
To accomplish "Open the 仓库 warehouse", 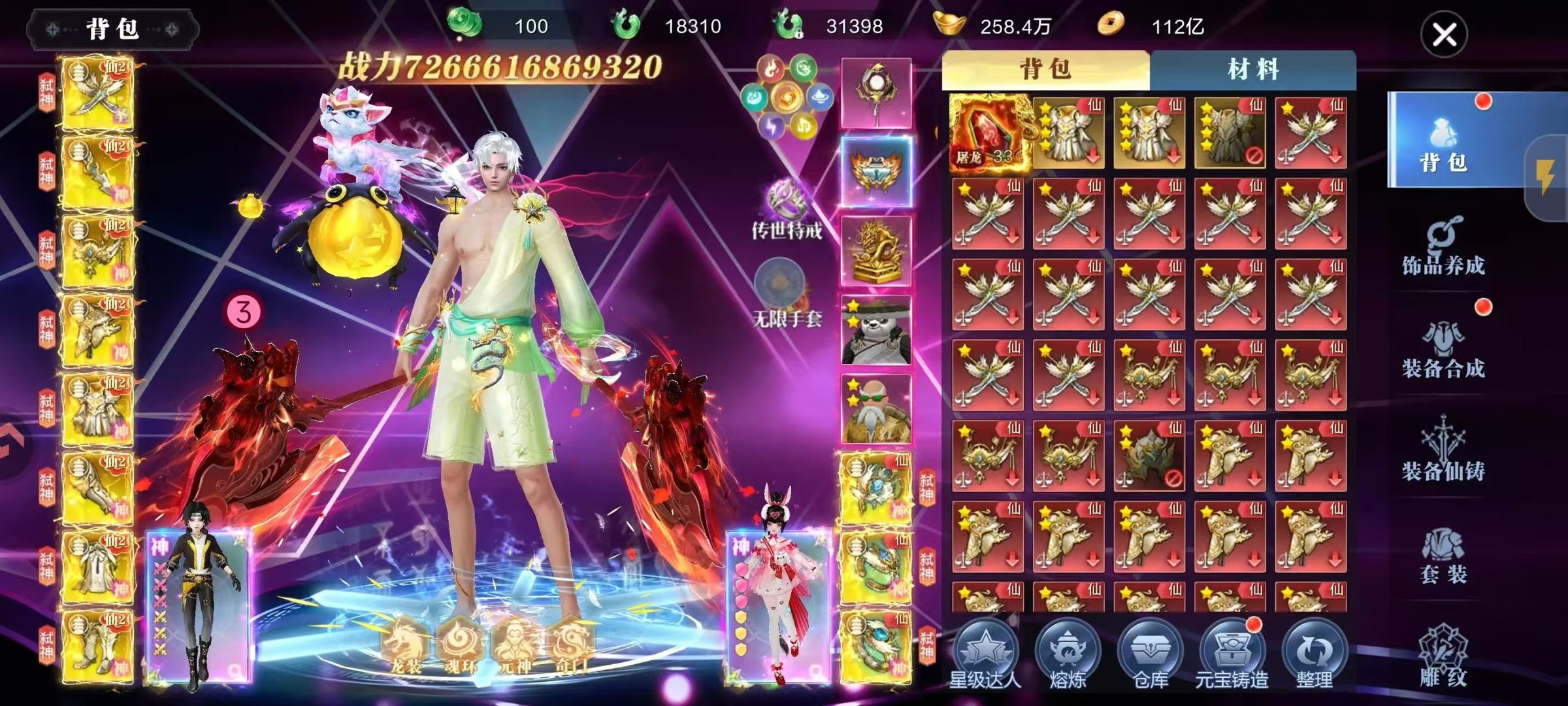I will (x=1150, y=654).
